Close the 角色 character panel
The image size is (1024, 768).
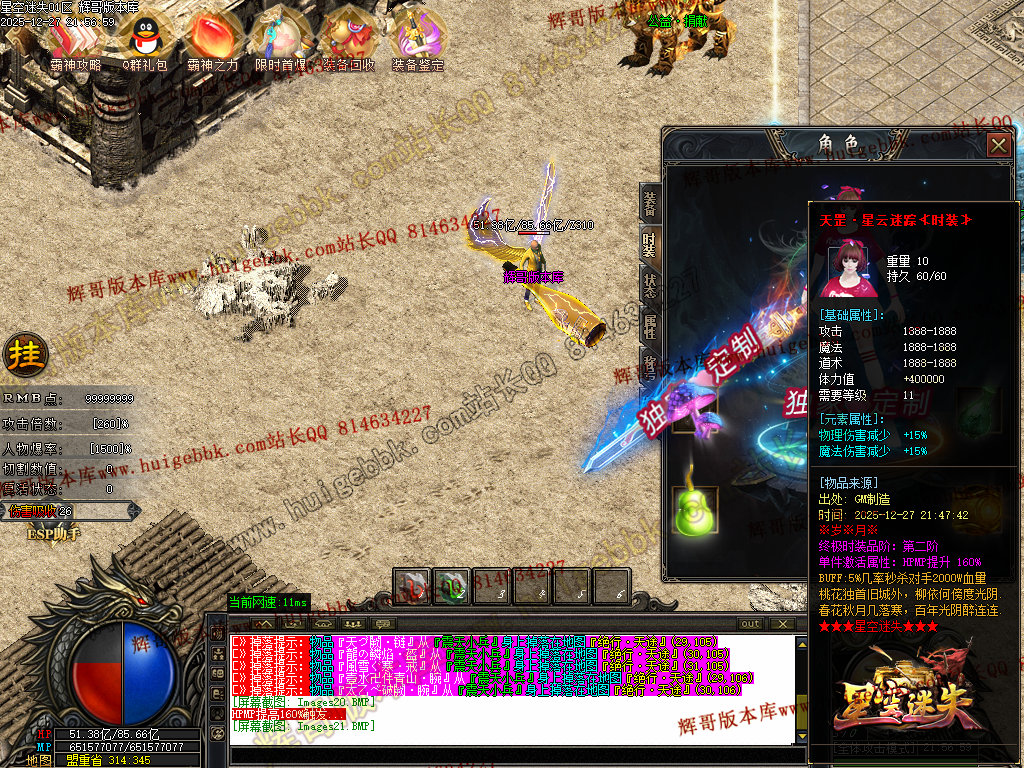[x=997, y=145]
